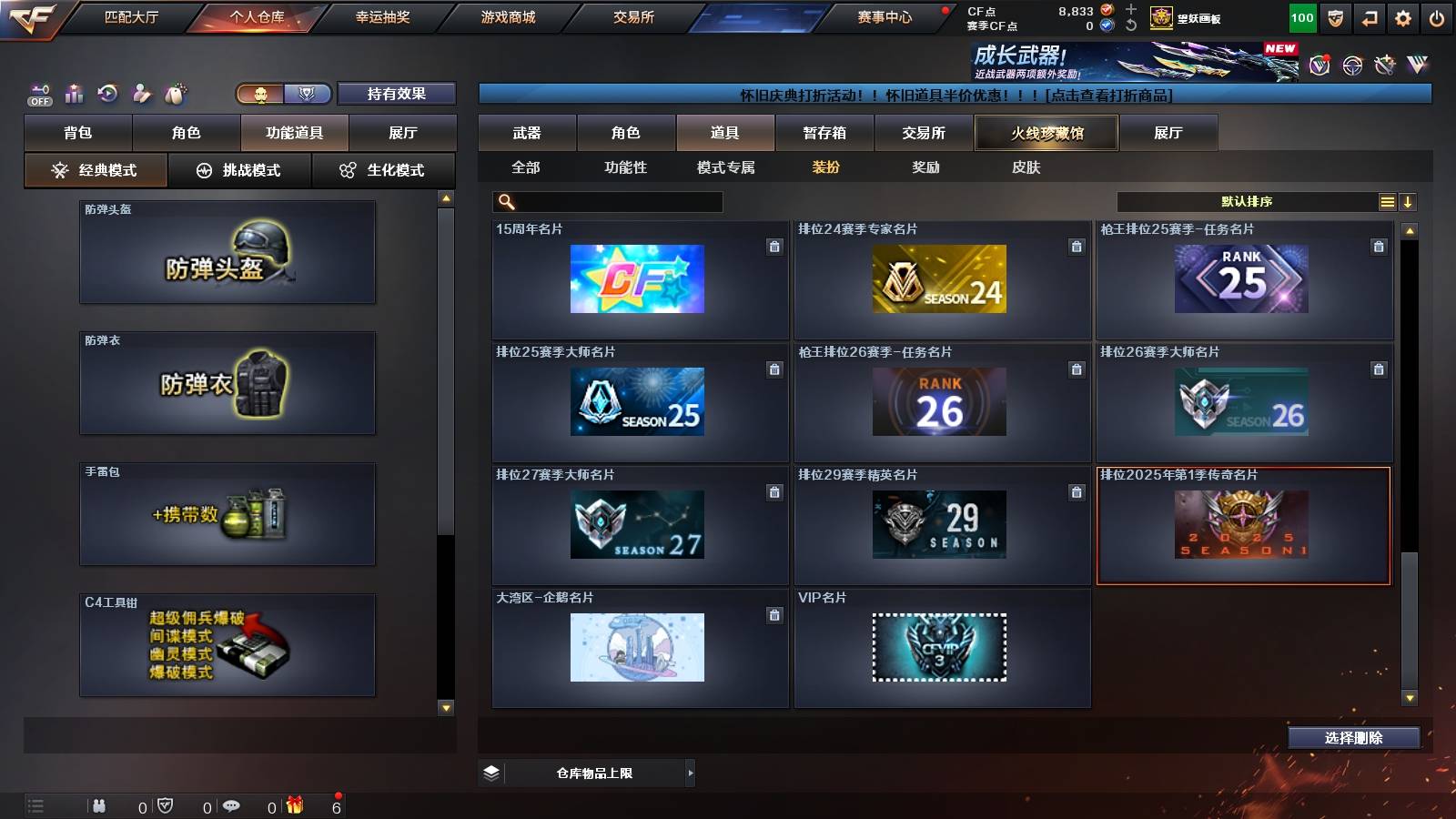Image resolution: width=1456 pixels, height=819 pixels.
Task: Click the 选择删除 button
Action: (x=1353, y=737)
